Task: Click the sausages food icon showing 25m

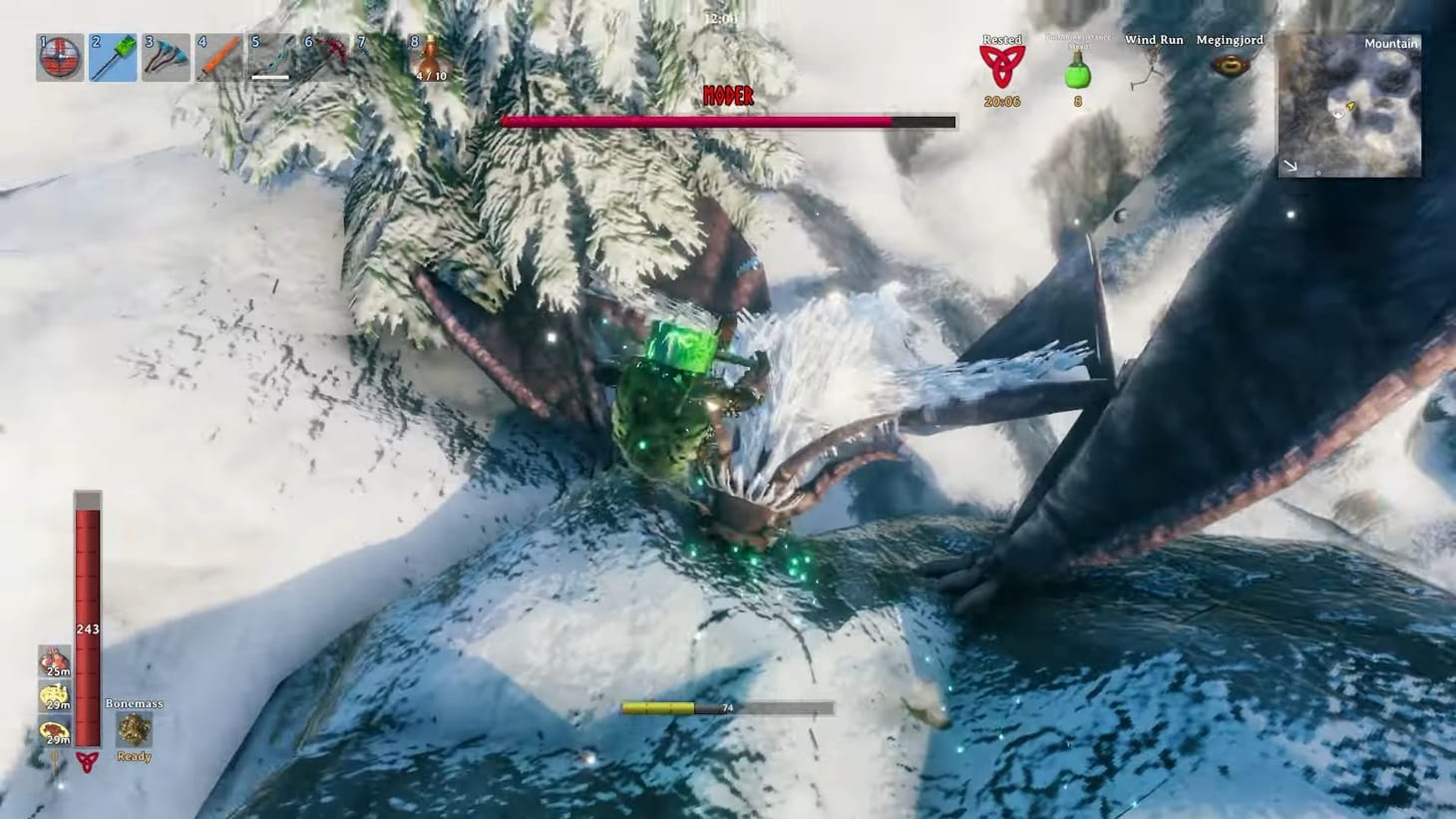Action: pyautogui.click(x=56, y=658)
